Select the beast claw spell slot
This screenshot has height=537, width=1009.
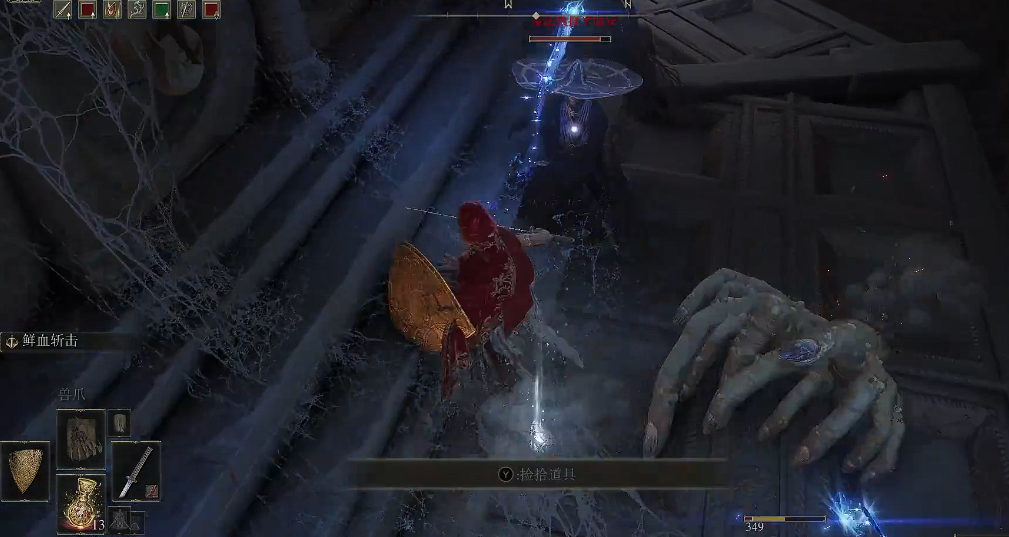click(80, 437)
